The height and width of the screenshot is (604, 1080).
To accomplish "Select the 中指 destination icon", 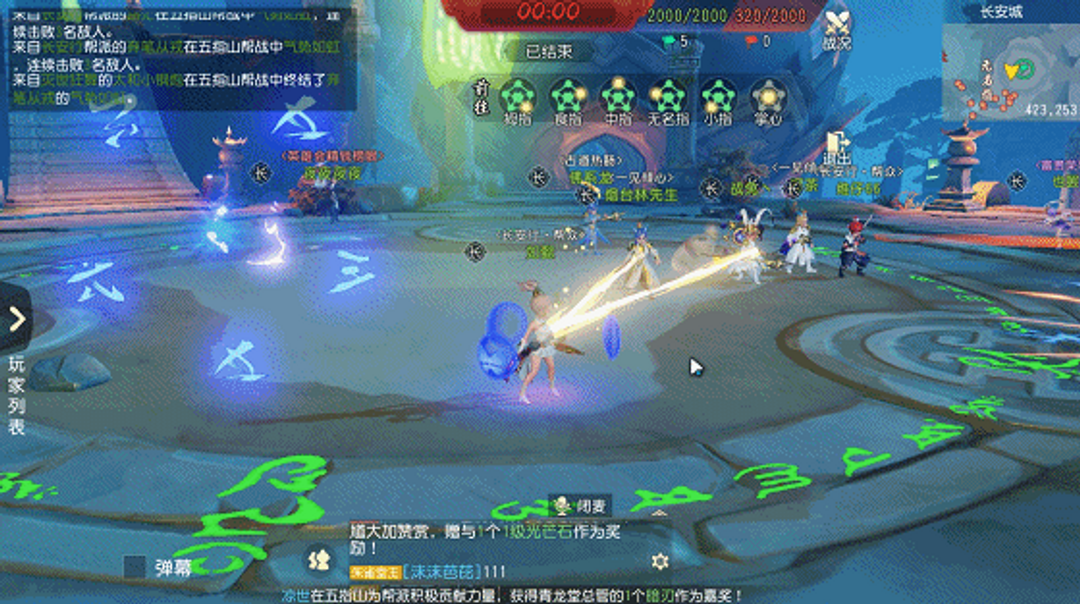I will (618, 98).
